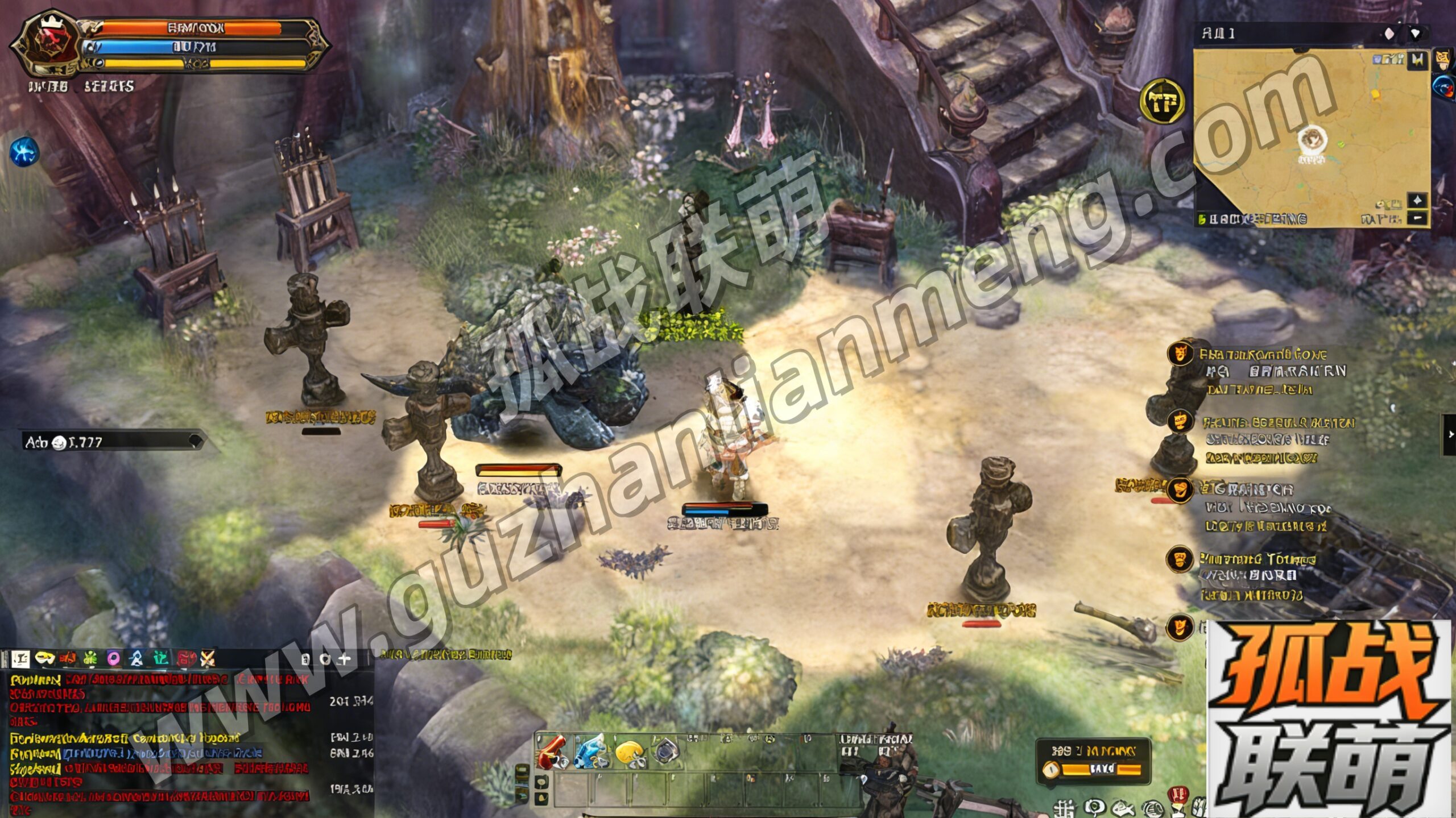Image resolution: width=1456 pixels, height=818 pixels.
Task: Use the blue potion in the hotbar
Action: [x=590, y=751]
